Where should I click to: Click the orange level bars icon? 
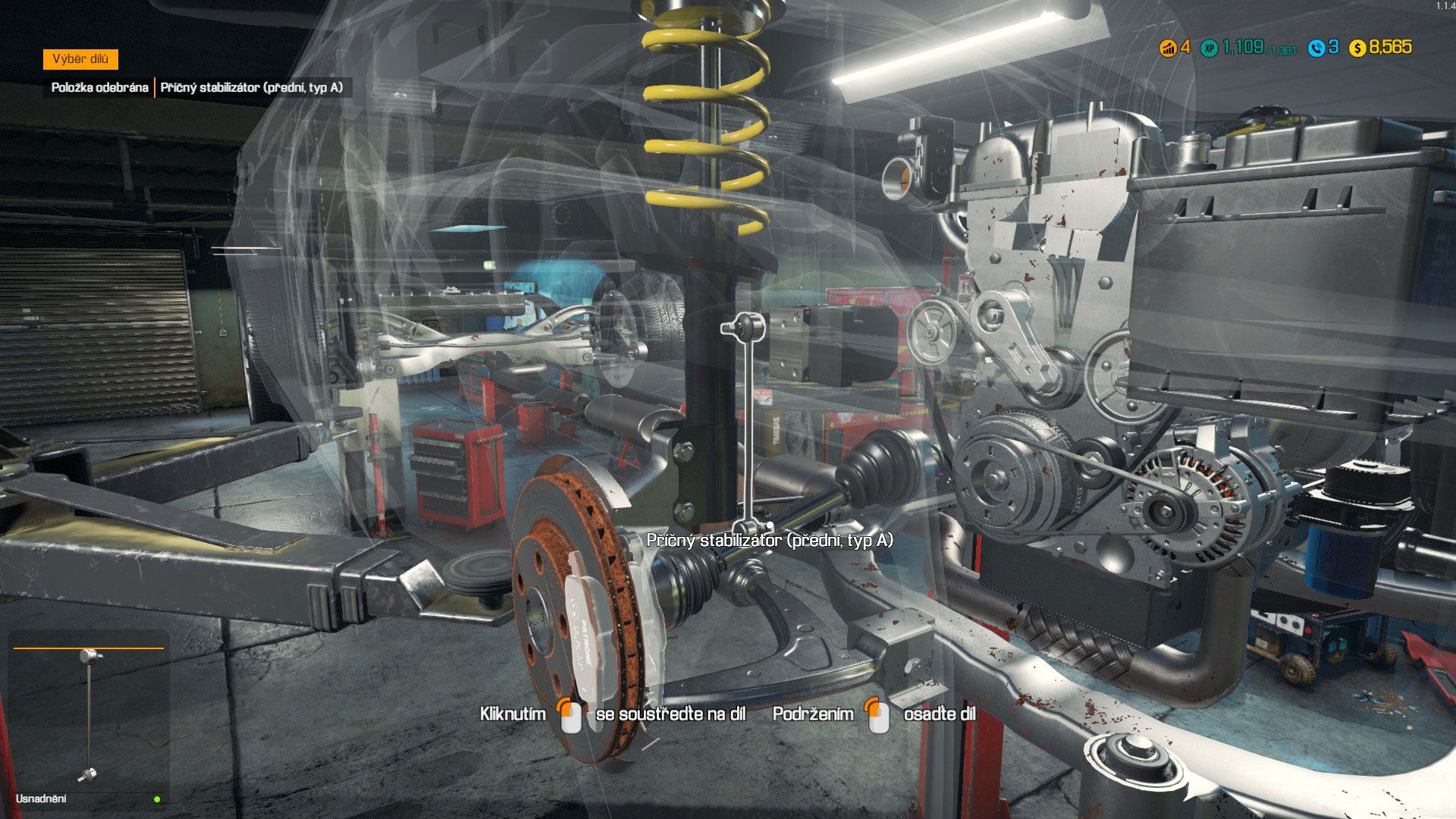click(x=1168, y=48)
